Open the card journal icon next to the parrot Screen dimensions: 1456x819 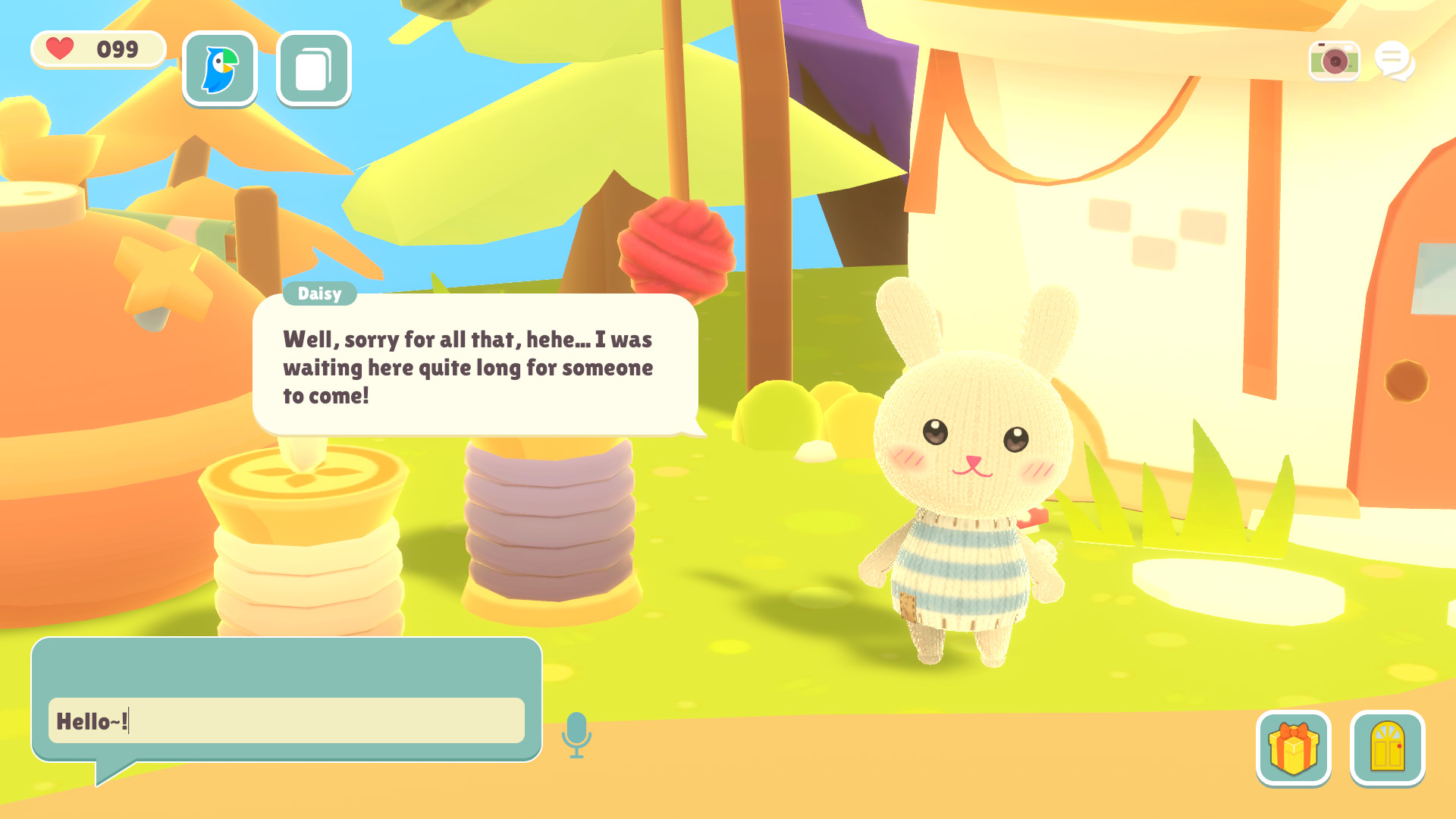coord(312,68)
